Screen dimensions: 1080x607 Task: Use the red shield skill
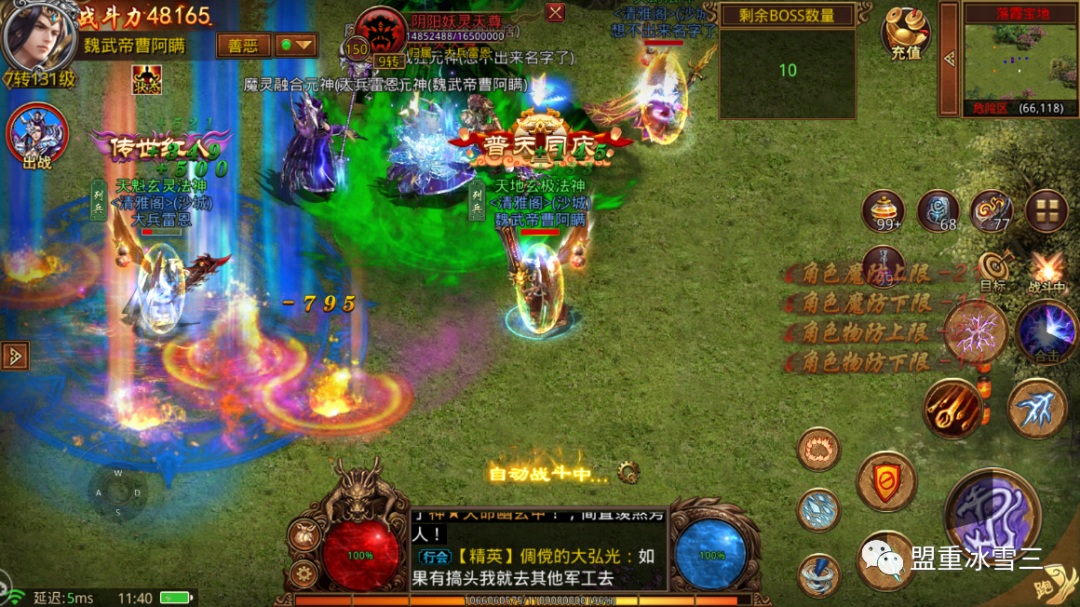[886, 481]
